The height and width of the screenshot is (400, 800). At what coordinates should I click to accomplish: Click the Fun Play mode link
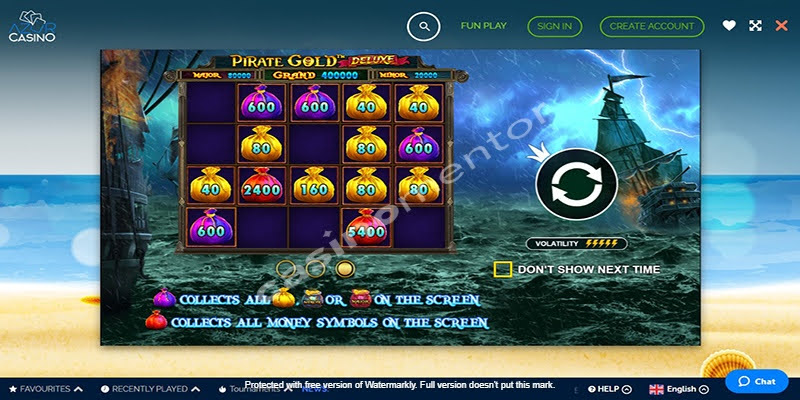click(484, 26)
